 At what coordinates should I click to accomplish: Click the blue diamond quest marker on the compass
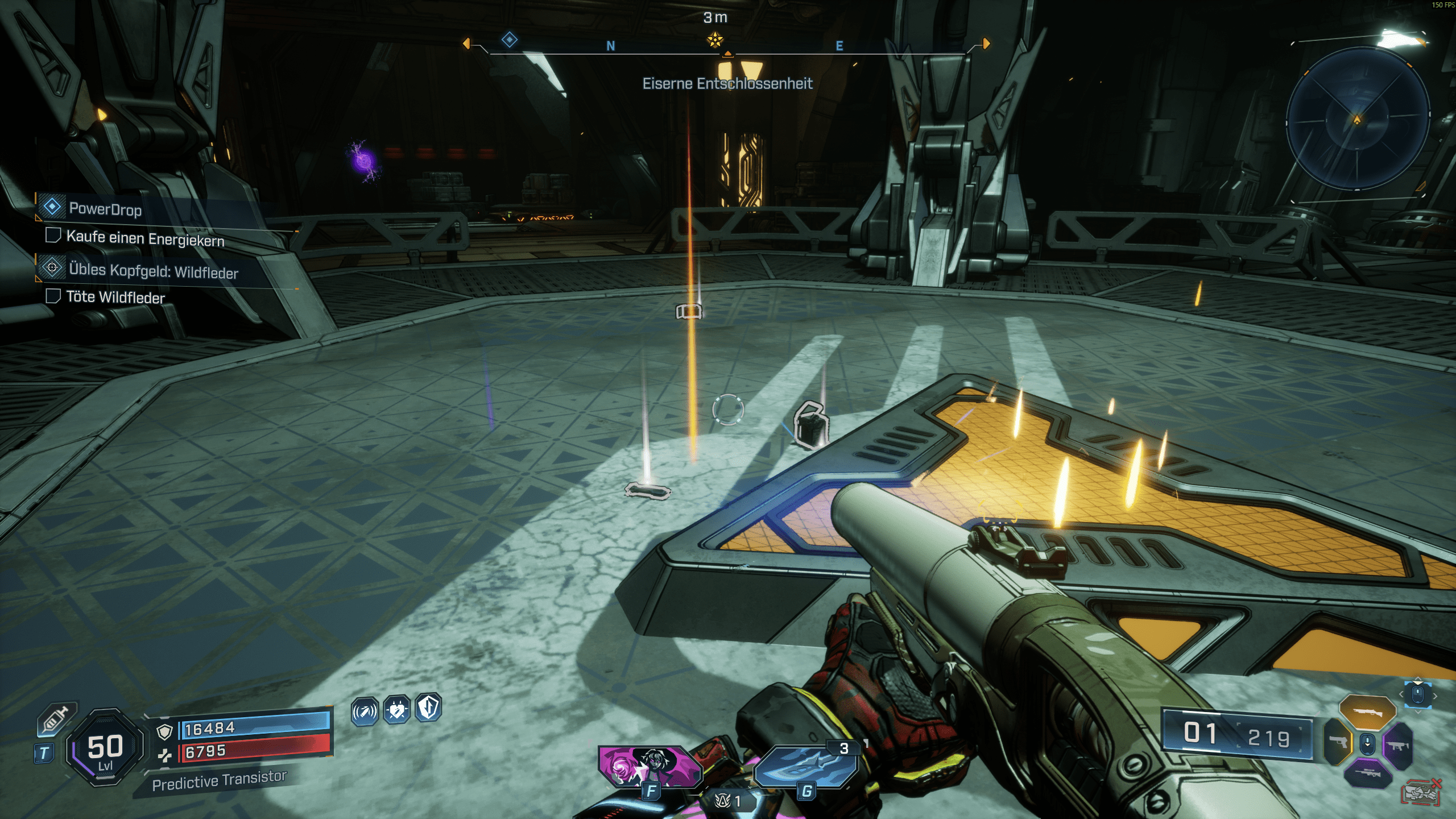[x=509, y=39]
